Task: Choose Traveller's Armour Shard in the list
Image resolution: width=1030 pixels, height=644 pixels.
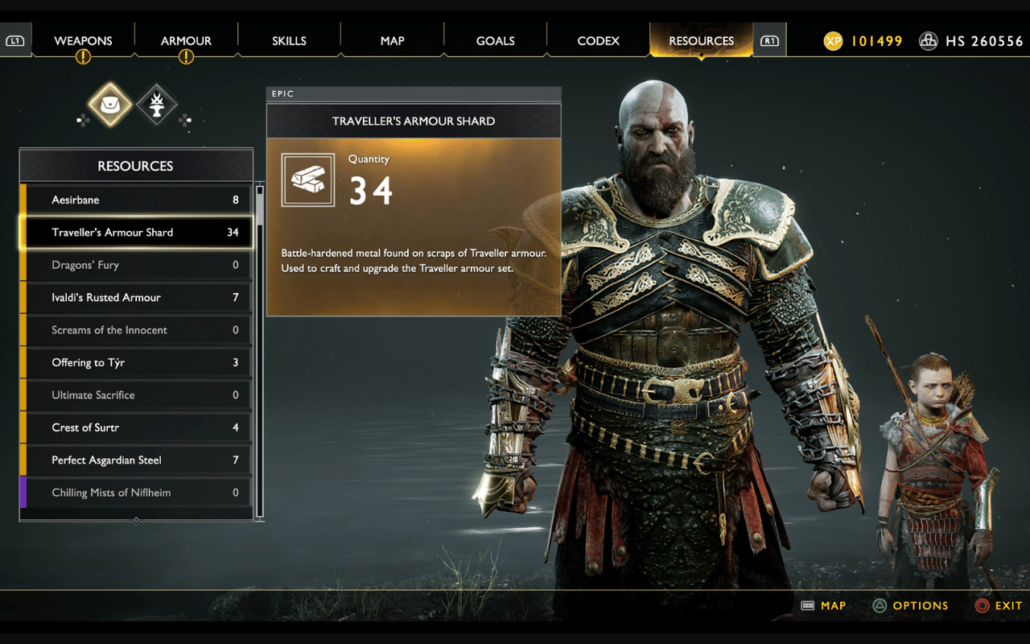Action: pos(136,232)
